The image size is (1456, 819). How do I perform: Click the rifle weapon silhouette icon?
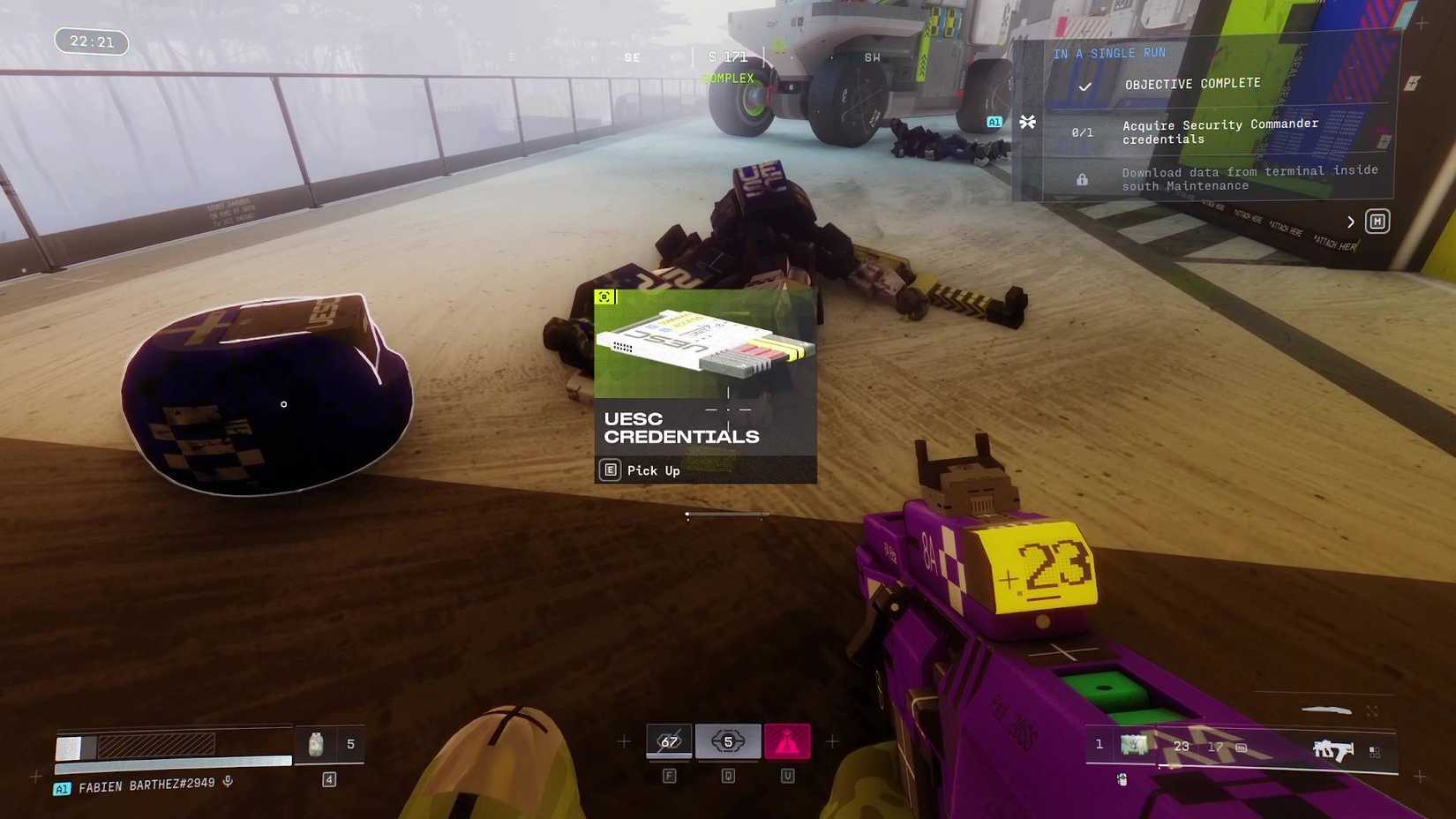coord(1333,748)
